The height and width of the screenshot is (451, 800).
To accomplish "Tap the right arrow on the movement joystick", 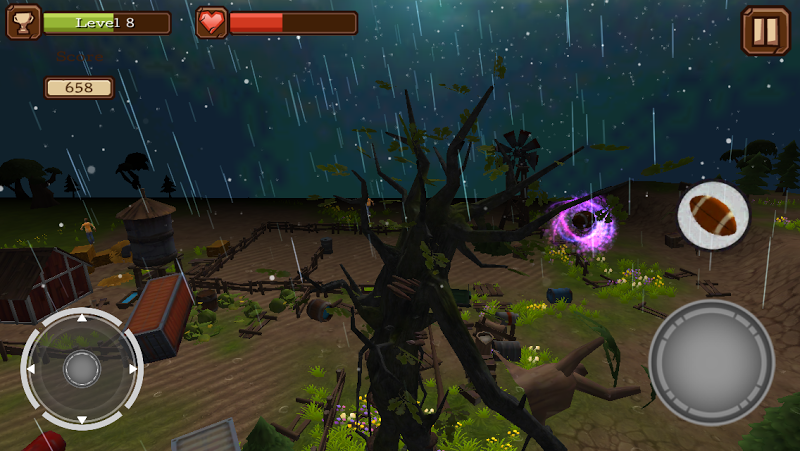I will coord(133,369).
